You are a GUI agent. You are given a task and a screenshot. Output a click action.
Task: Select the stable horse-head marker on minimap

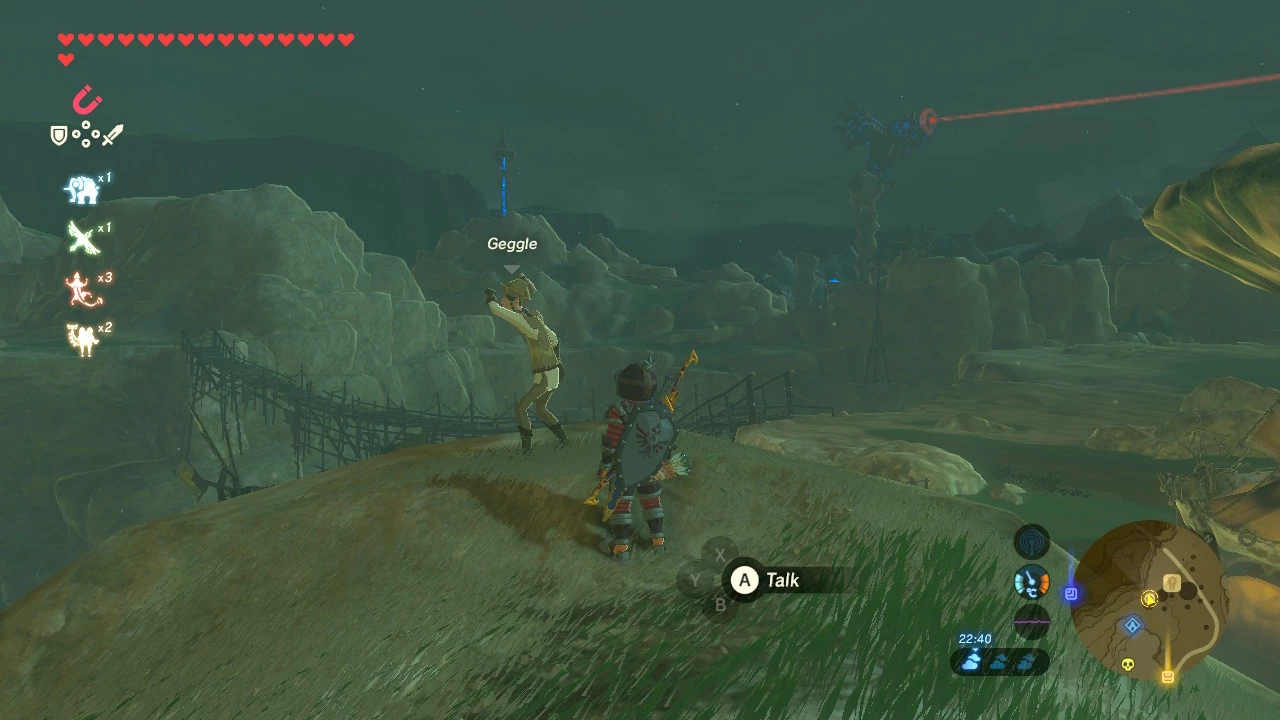tap(1173, 583)
